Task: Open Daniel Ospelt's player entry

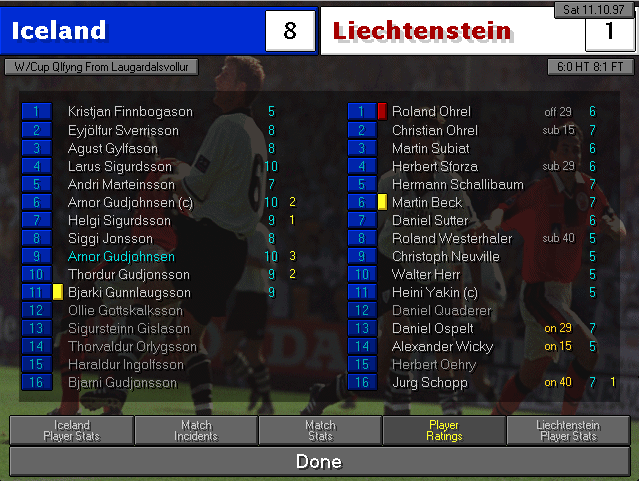Action: click(x=431, y=328)
